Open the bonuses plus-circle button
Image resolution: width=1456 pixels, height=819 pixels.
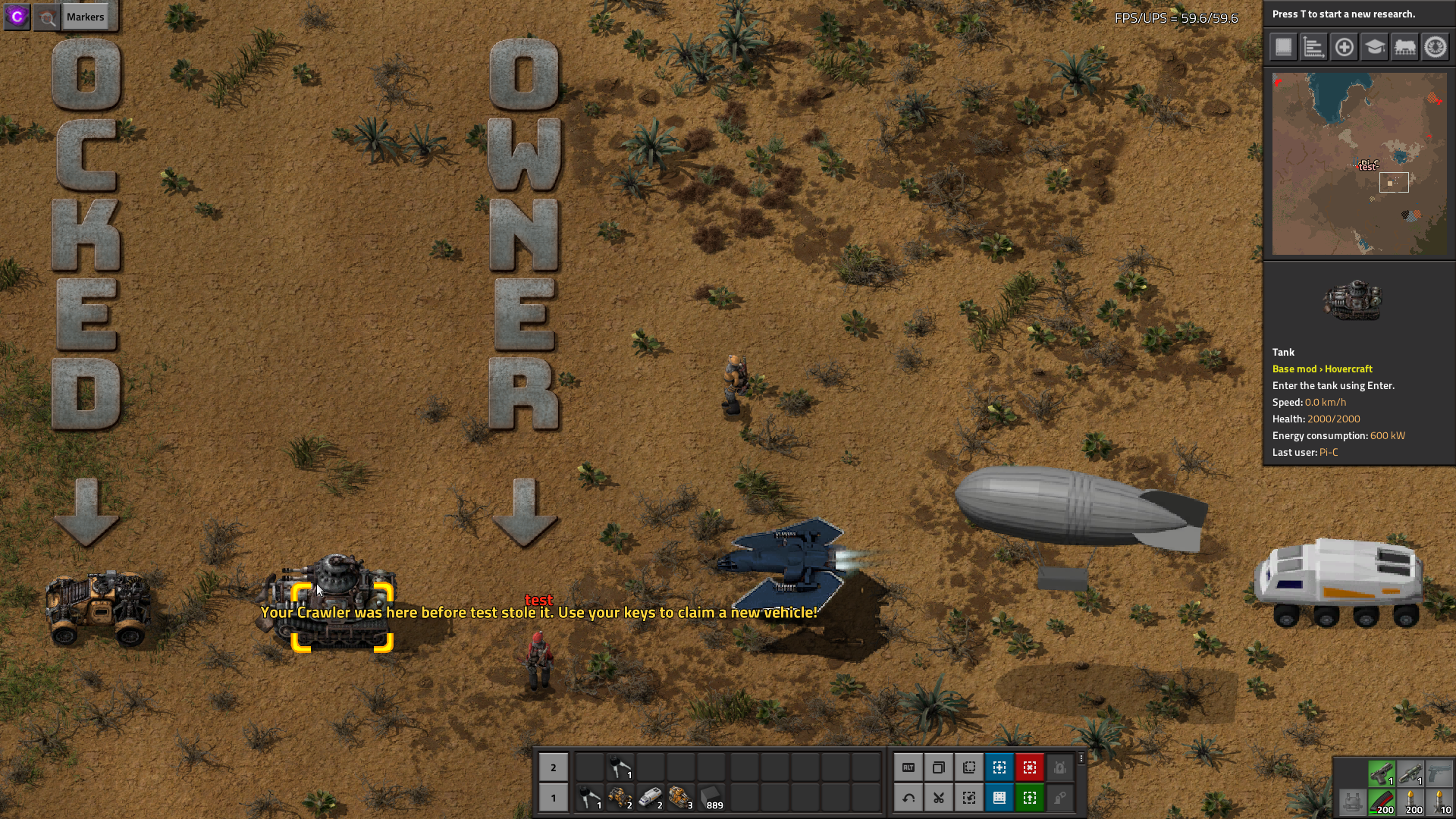(x=1344, y=47)
